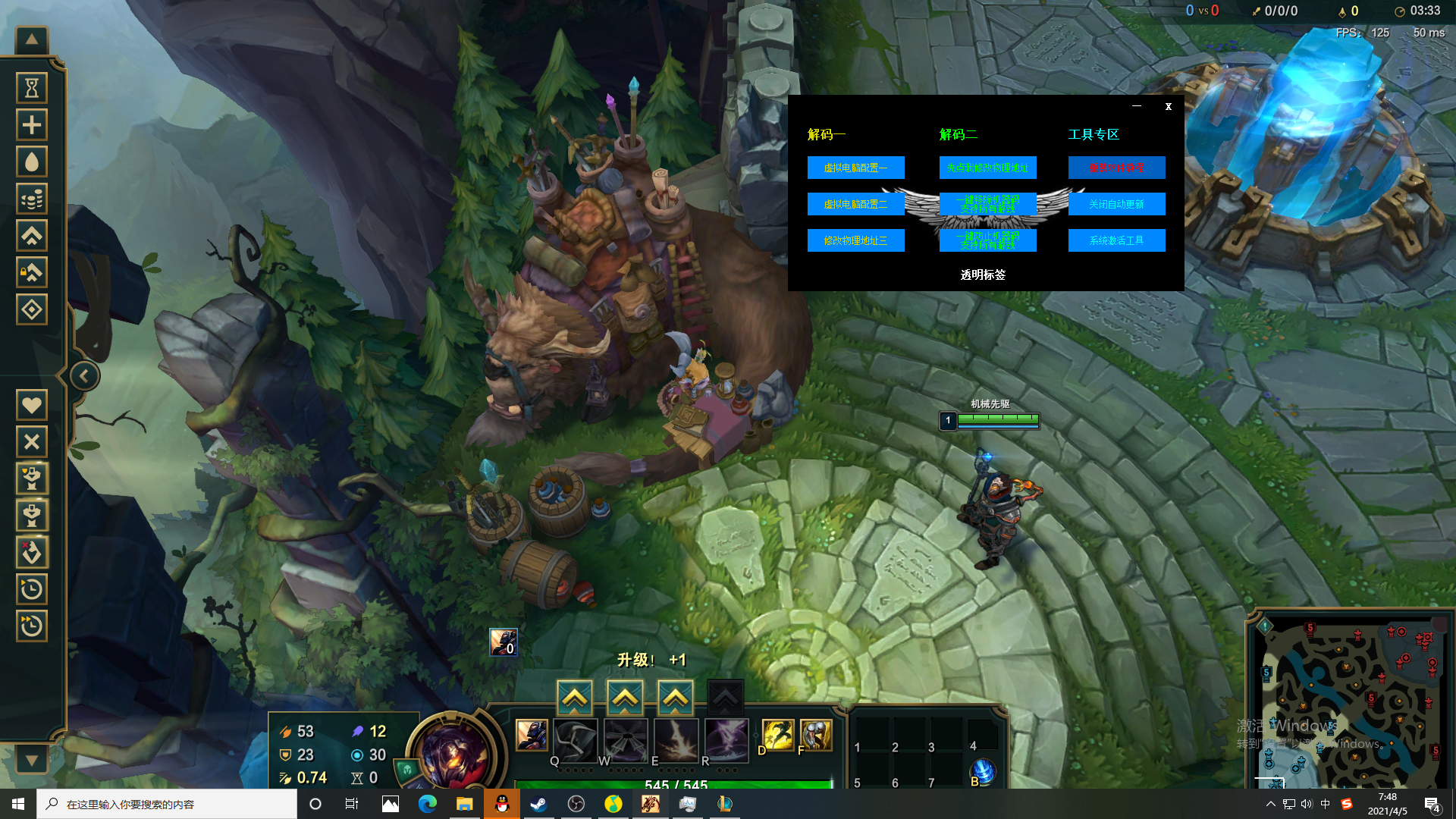Activate the padlock level-lock practice button
The width and height of the screenshot is (1456, 819).
coord(32,272)
